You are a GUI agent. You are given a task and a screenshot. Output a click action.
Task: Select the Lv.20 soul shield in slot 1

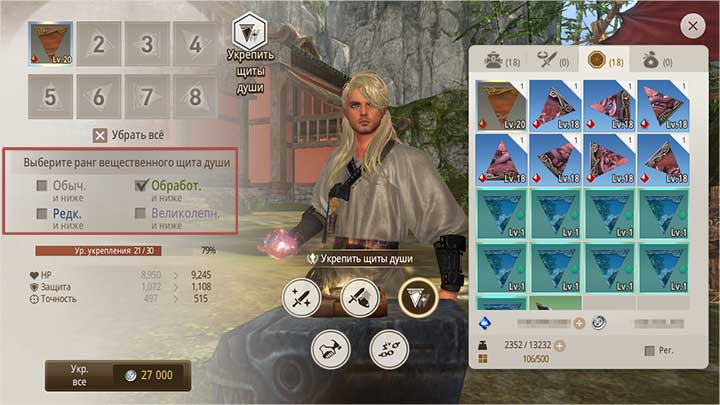50,44
